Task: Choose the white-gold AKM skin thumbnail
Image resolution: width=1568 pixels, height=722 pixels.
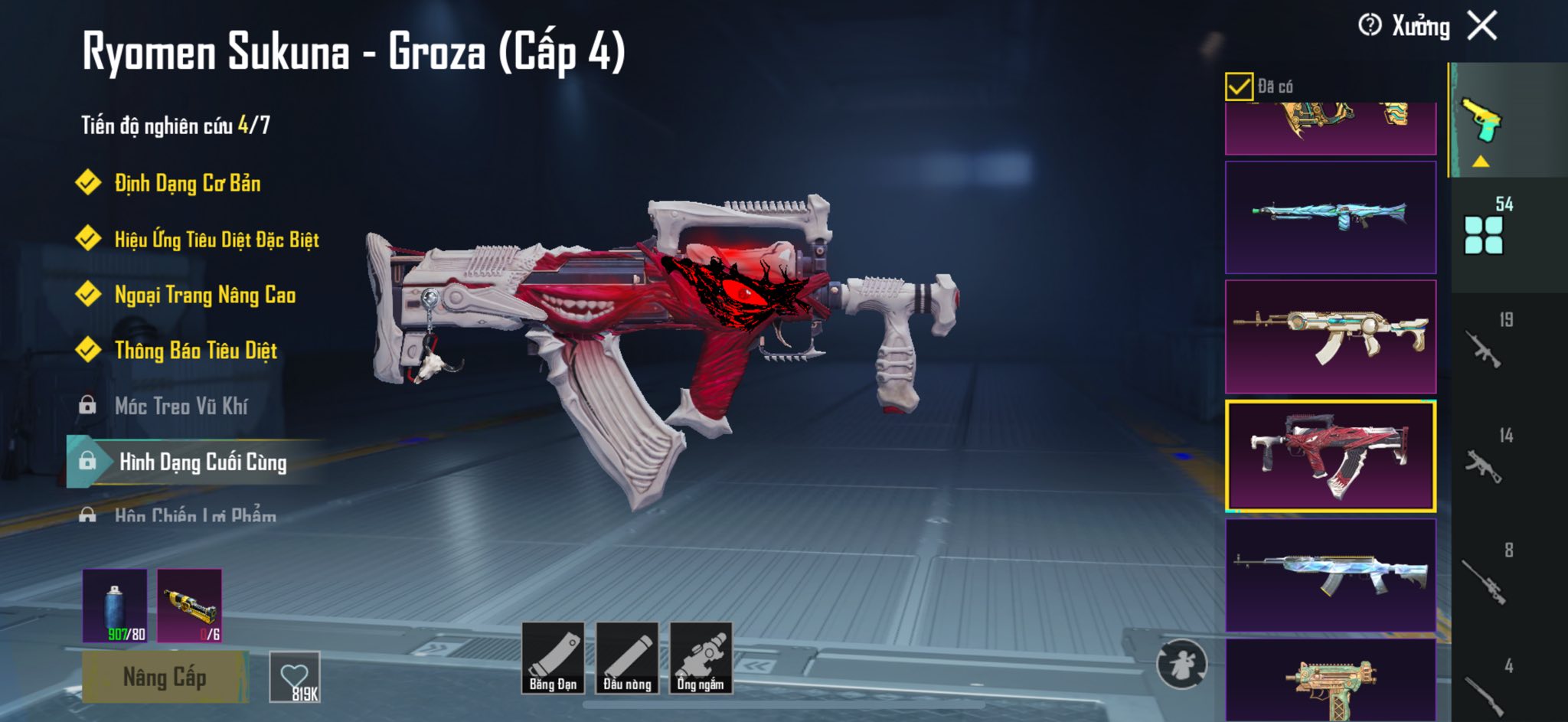Action: click(1331, 337)
